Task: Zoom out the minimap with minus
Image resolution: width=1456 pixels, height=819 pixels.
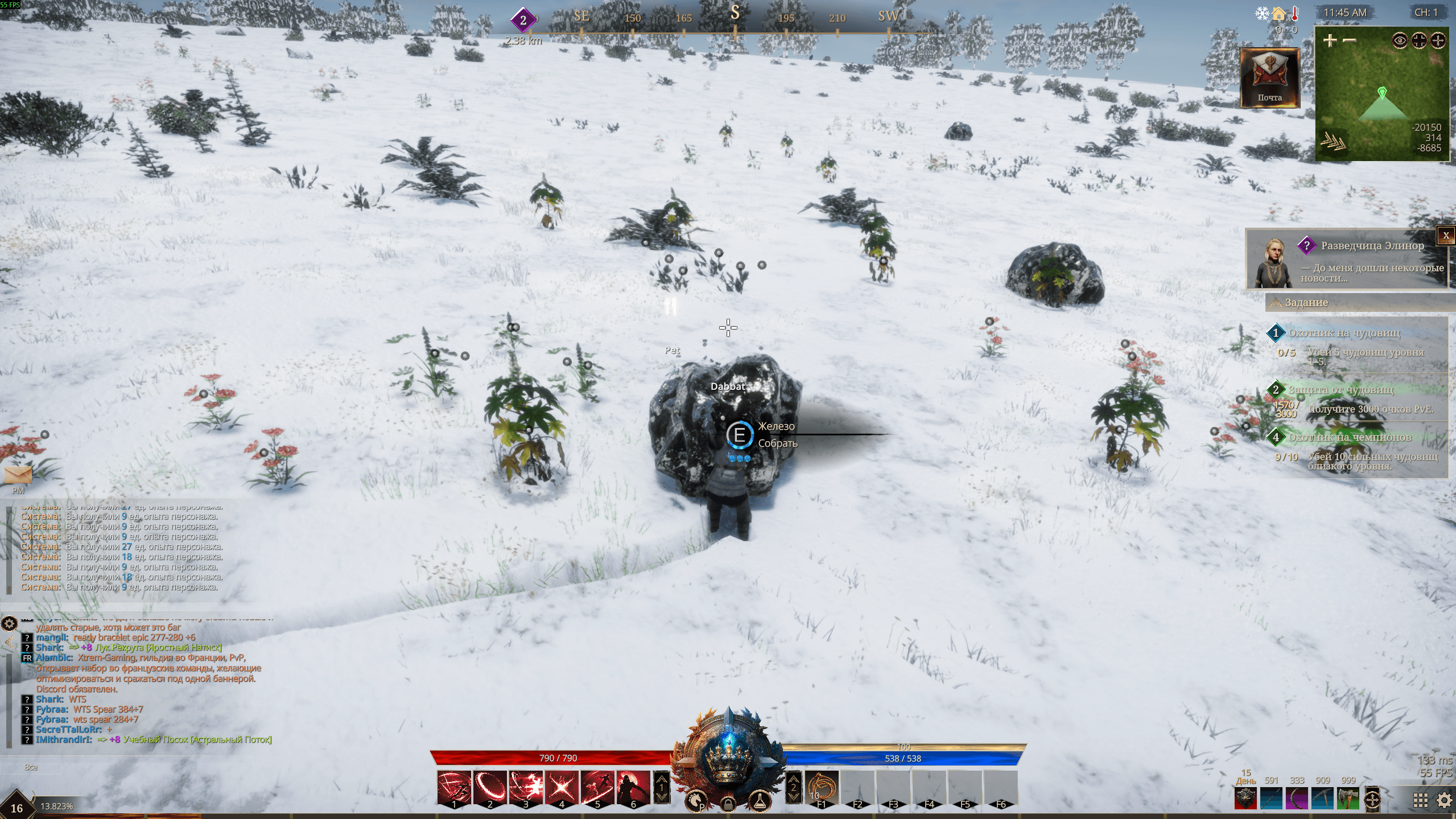Action: tap(1349, 40)
